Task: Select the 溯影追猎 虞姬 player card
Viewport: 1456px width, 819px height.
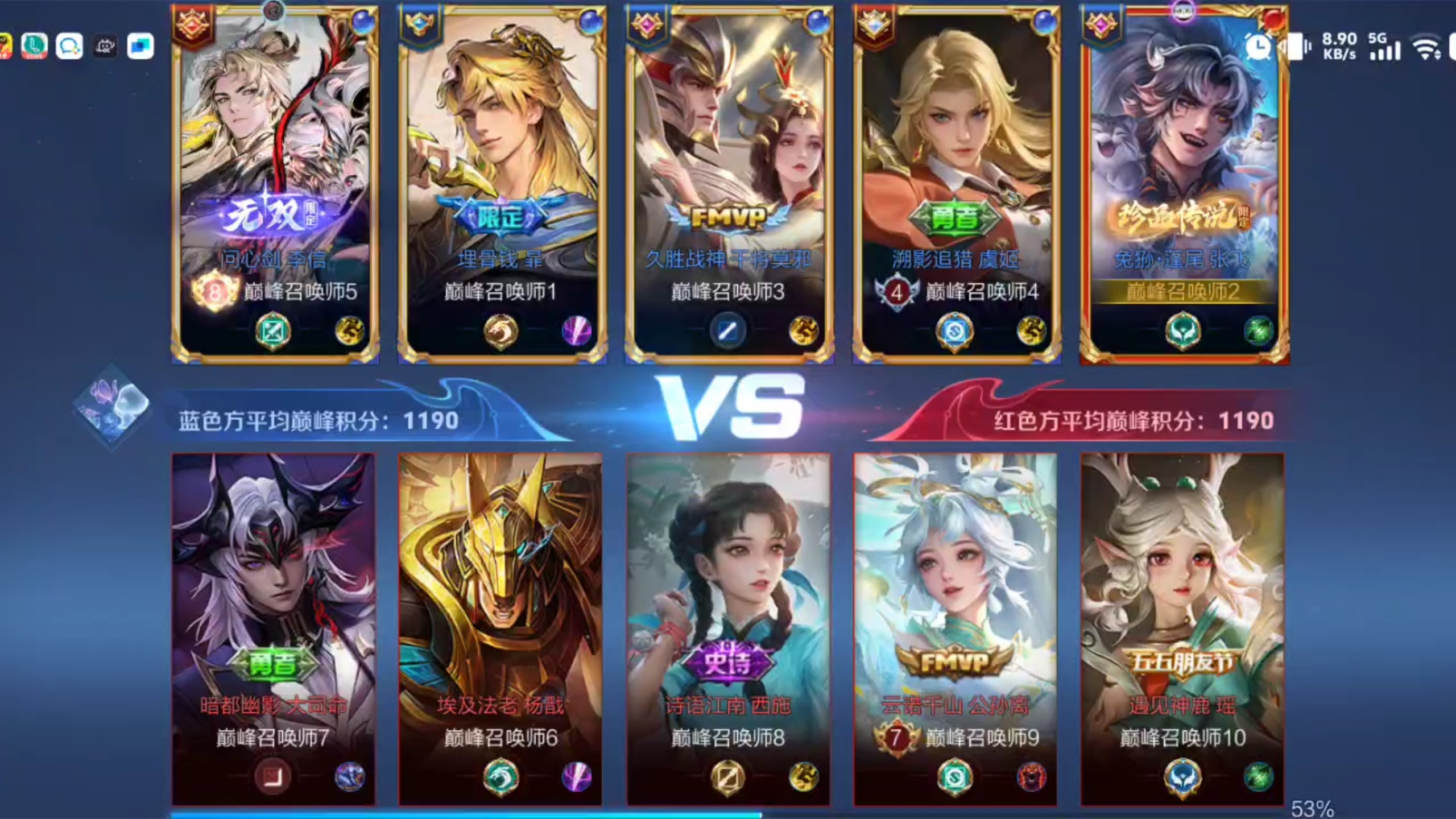Action: coord(957,182)
